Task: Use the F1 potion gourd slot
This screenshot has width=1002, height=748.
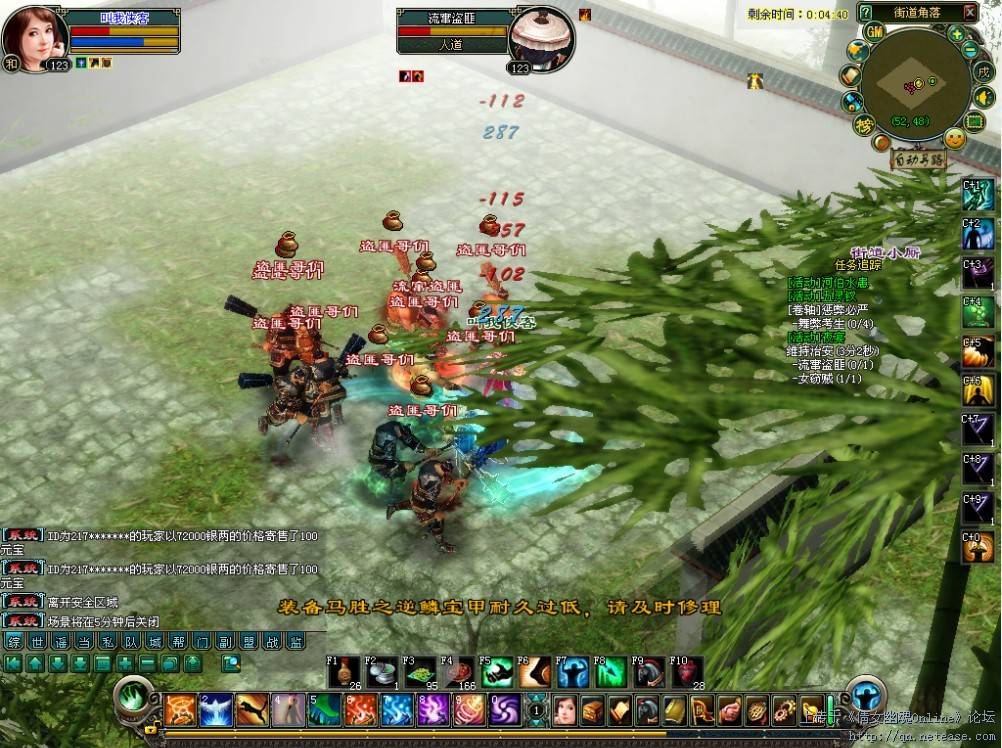Action: [x=344, y=673]
